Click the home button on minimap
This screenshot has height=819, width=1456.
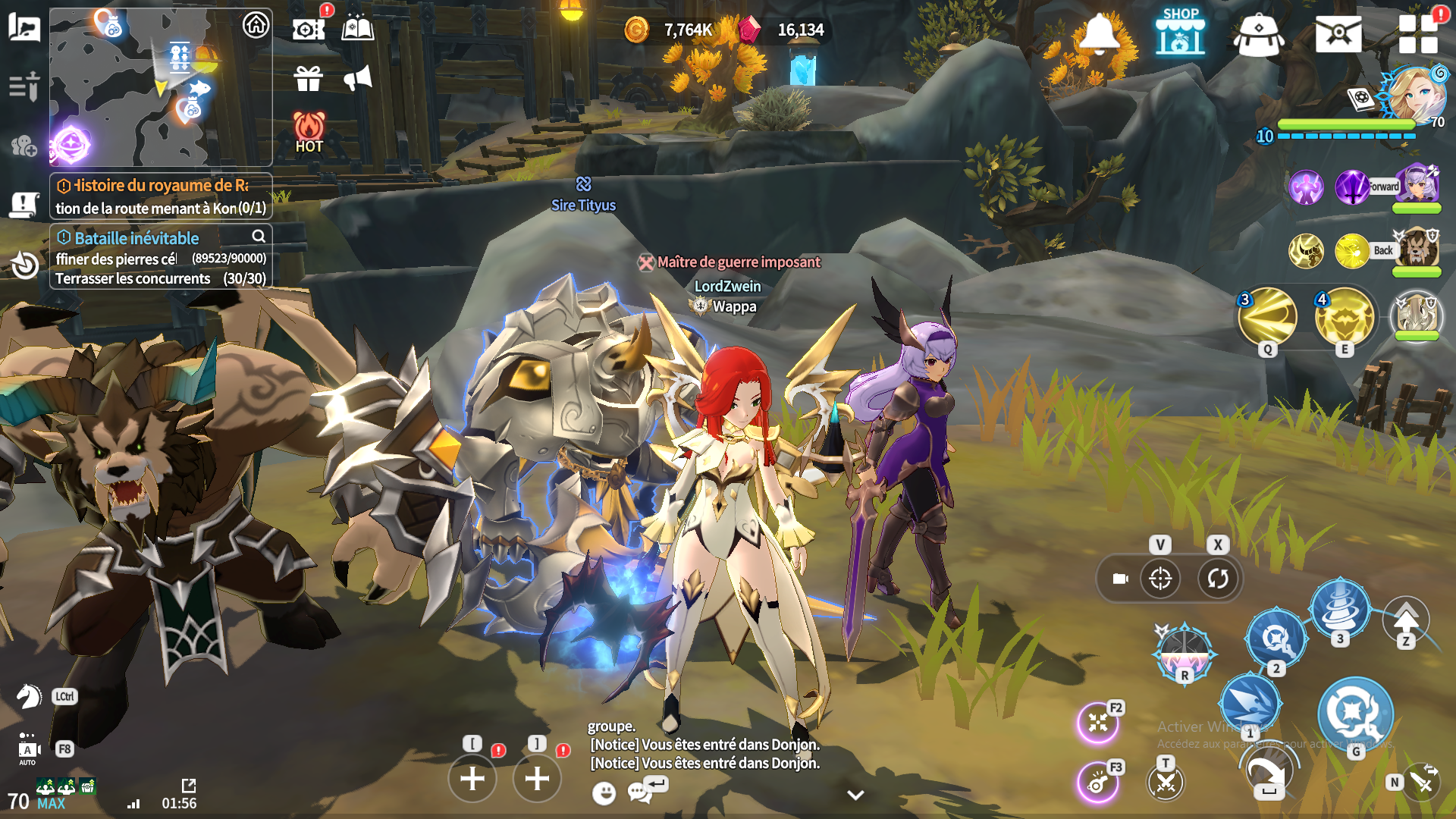click(x=256, y=25)
